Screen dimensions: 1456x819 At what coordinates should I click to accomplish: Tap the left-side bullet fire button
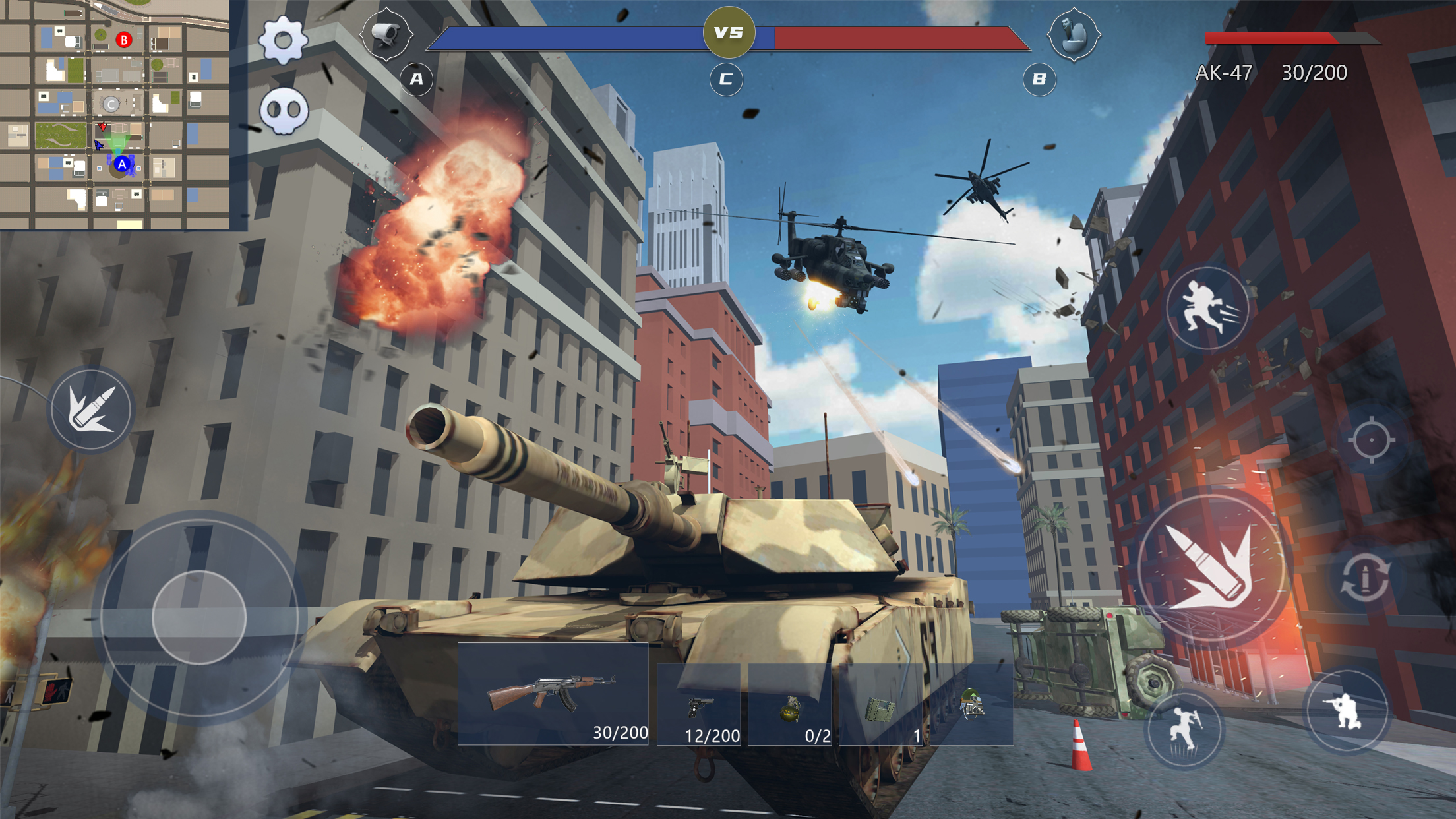92,409
